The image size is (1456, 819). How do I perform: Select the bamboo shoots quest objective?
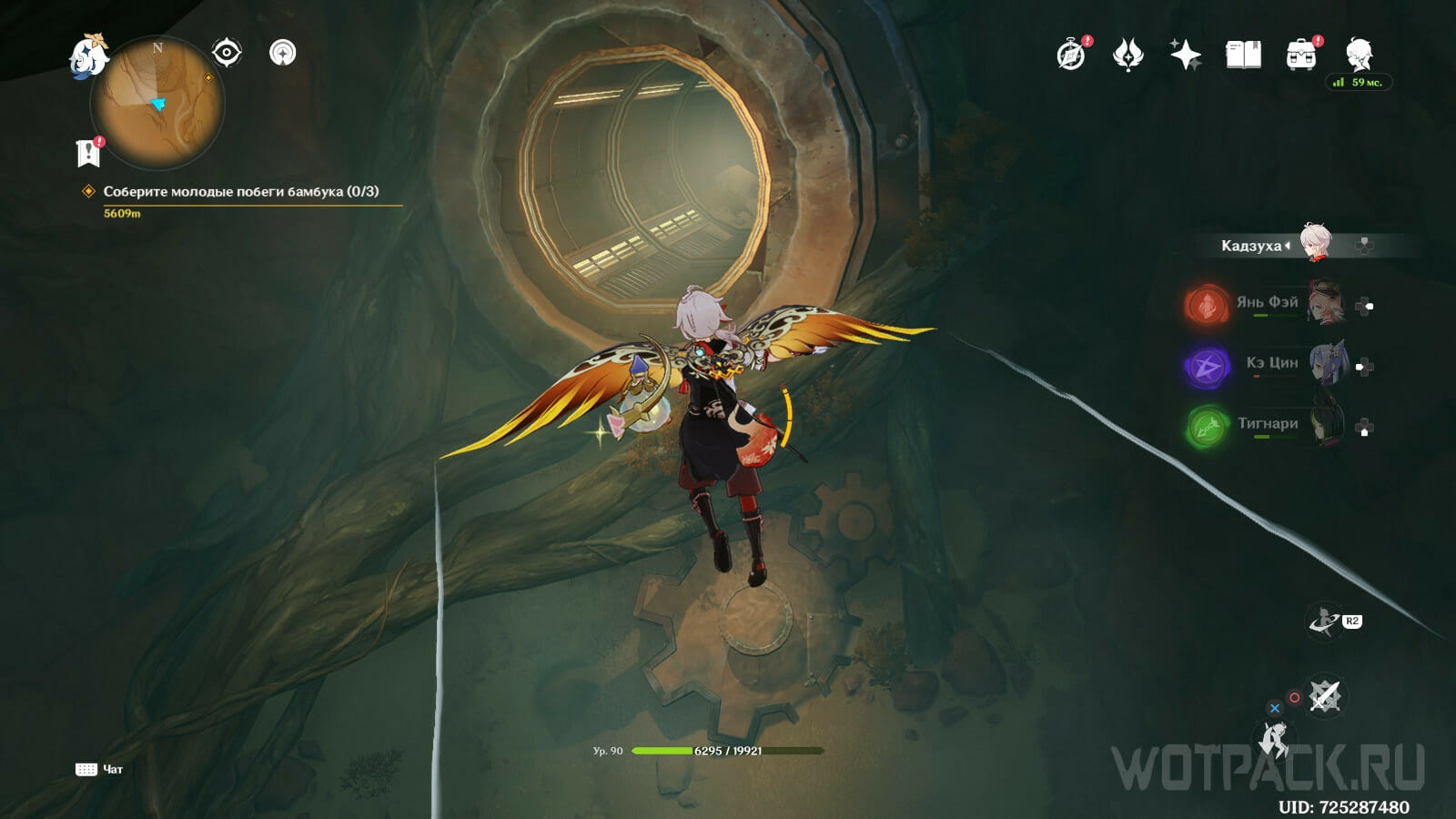(240, 192)
